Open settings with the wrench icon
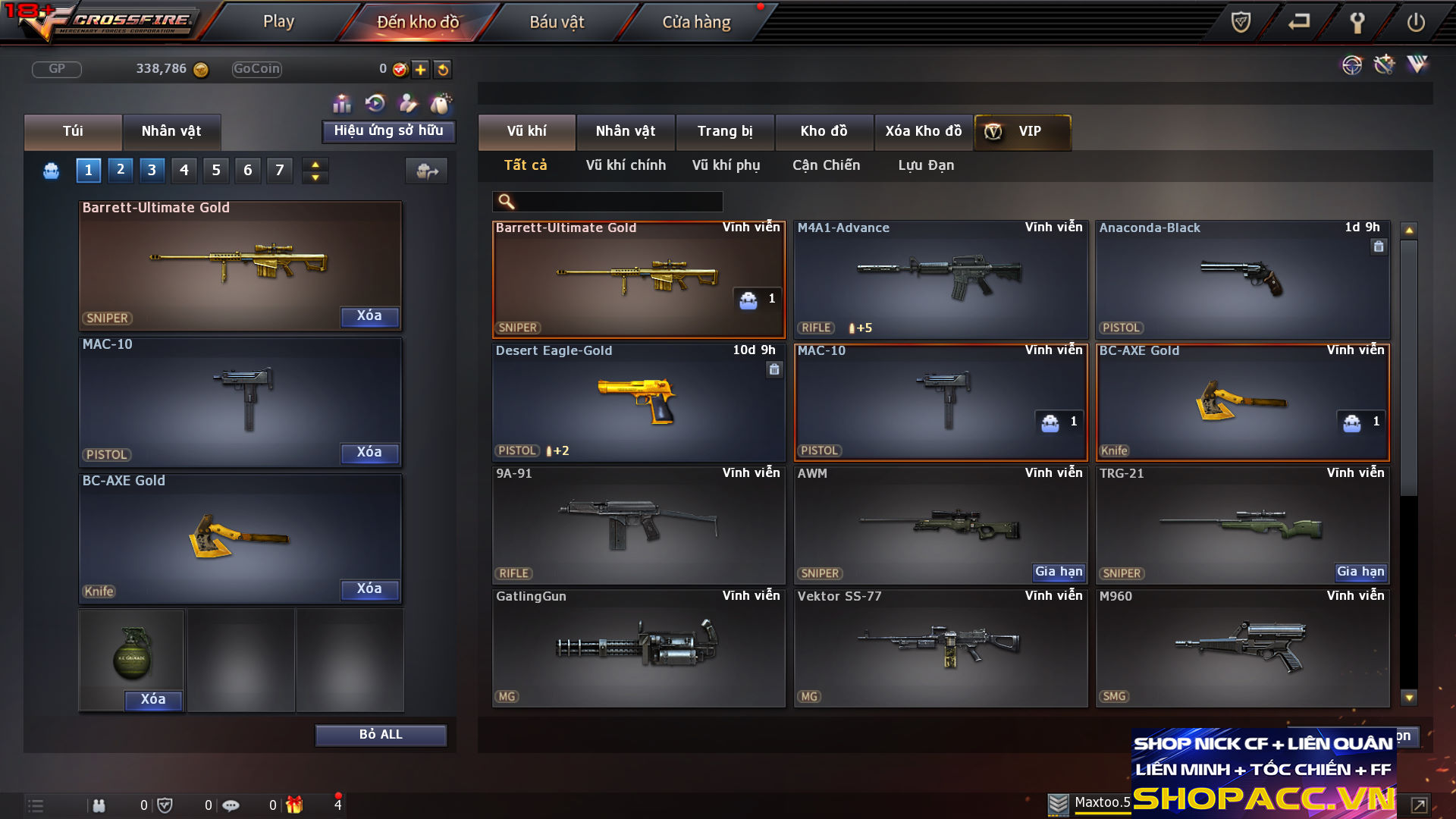The width and height of the screenshot is (1456, 819). pos(1357,22)
